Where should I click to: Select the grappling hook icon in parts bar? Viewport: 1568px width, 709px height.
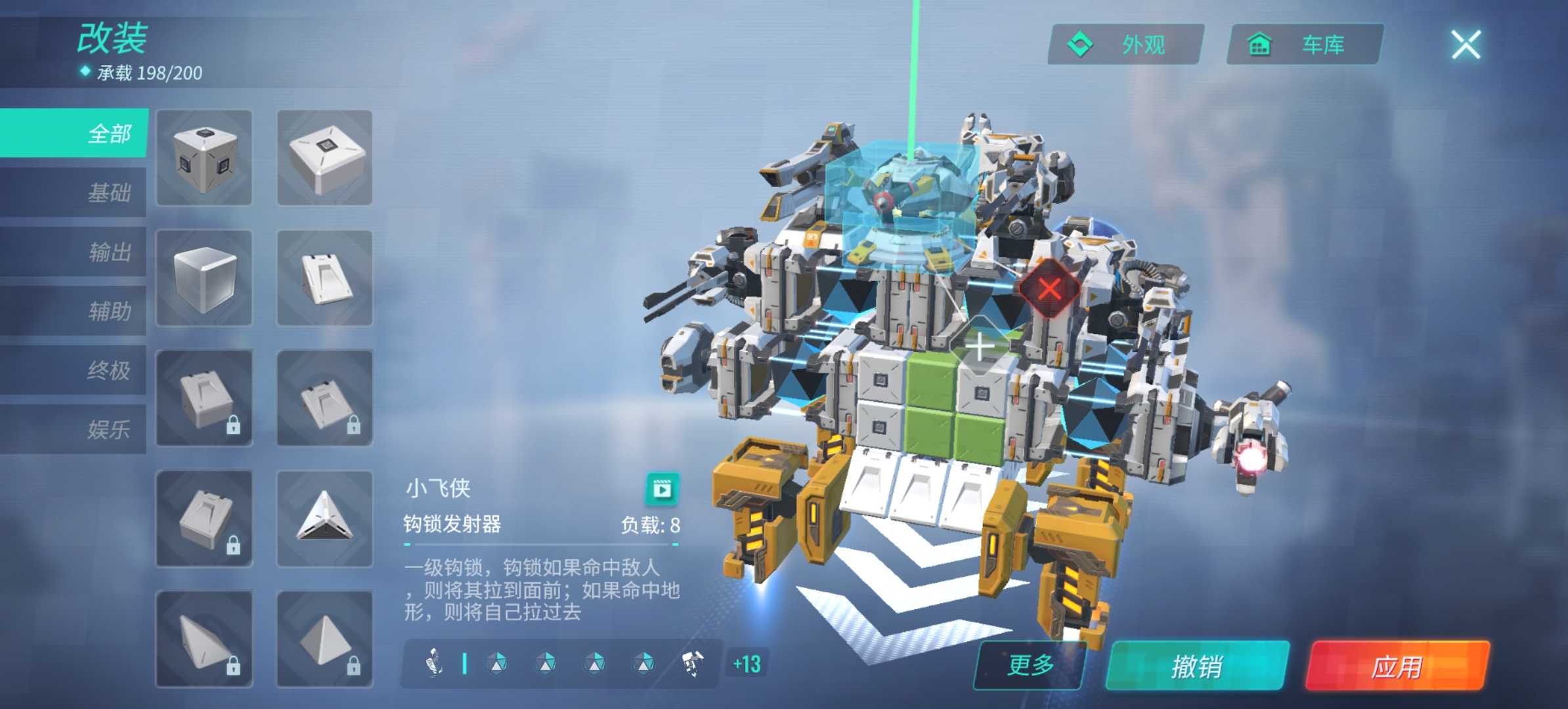click(434, 663)
